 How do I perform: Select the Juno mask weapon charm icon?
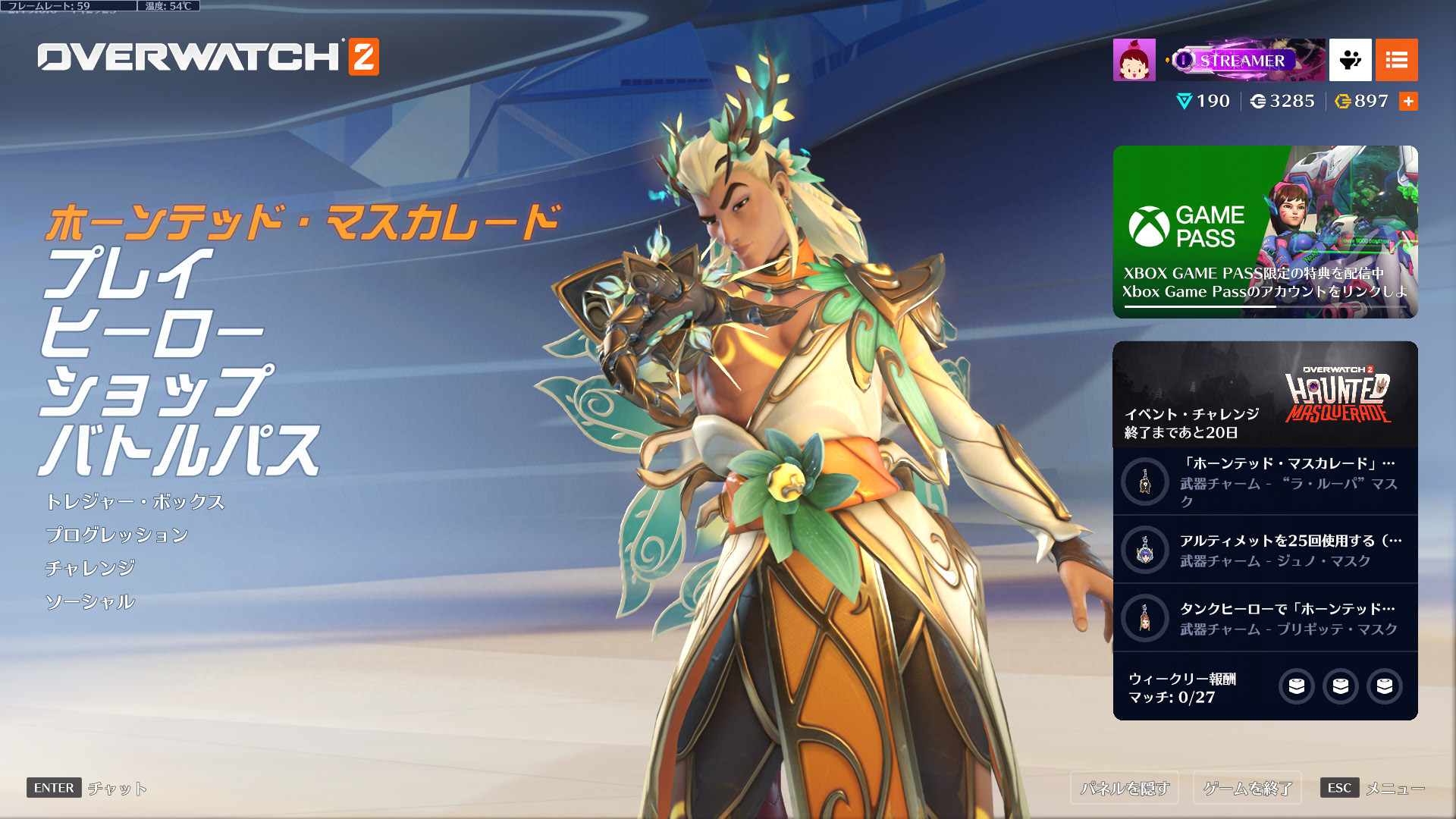pyautogui.click(x=1144, y=550)
